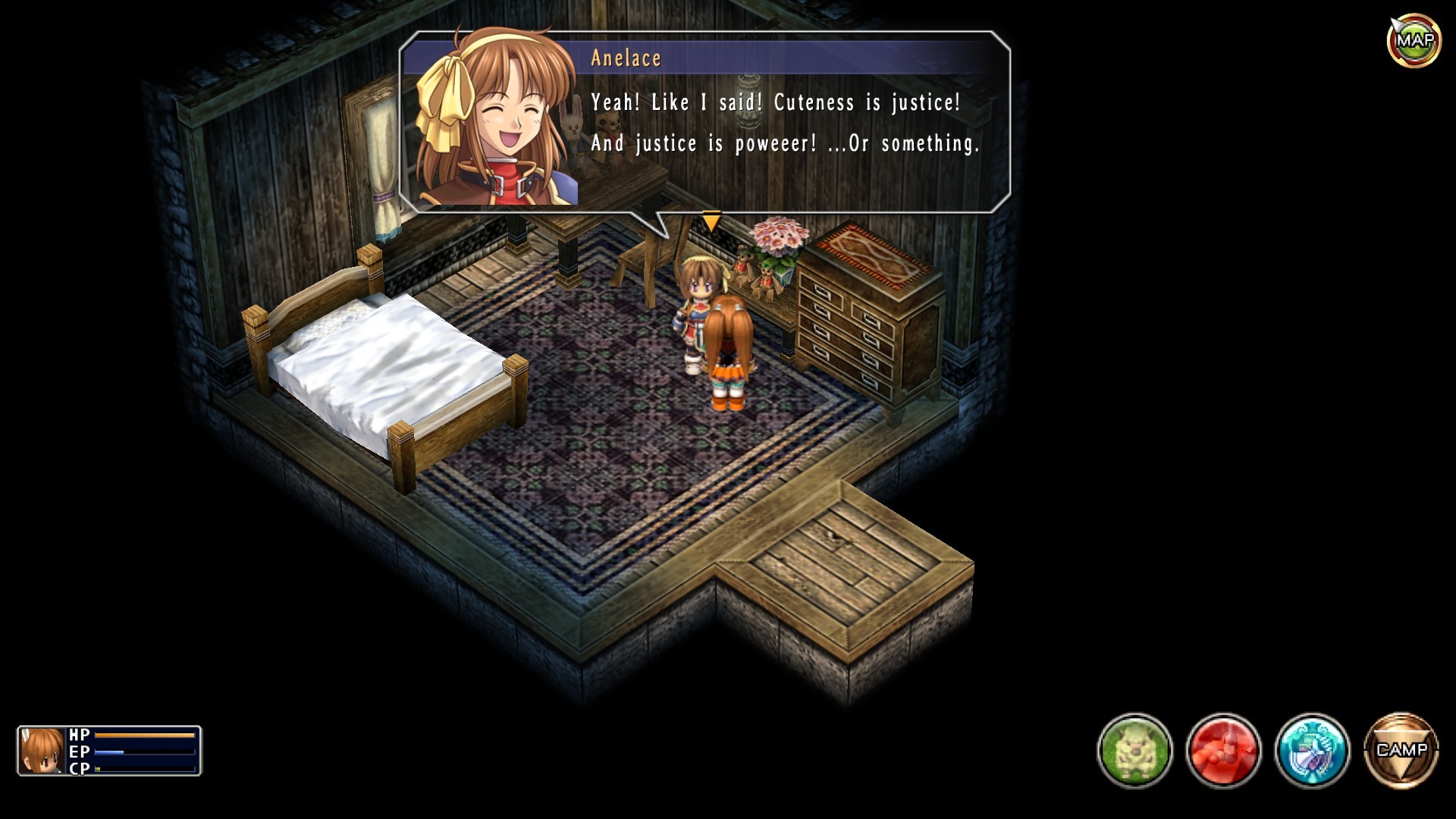Open the MAP button
This screenshot has height=819, width=1456.
pyautogui.click(x=1414, y=40)
